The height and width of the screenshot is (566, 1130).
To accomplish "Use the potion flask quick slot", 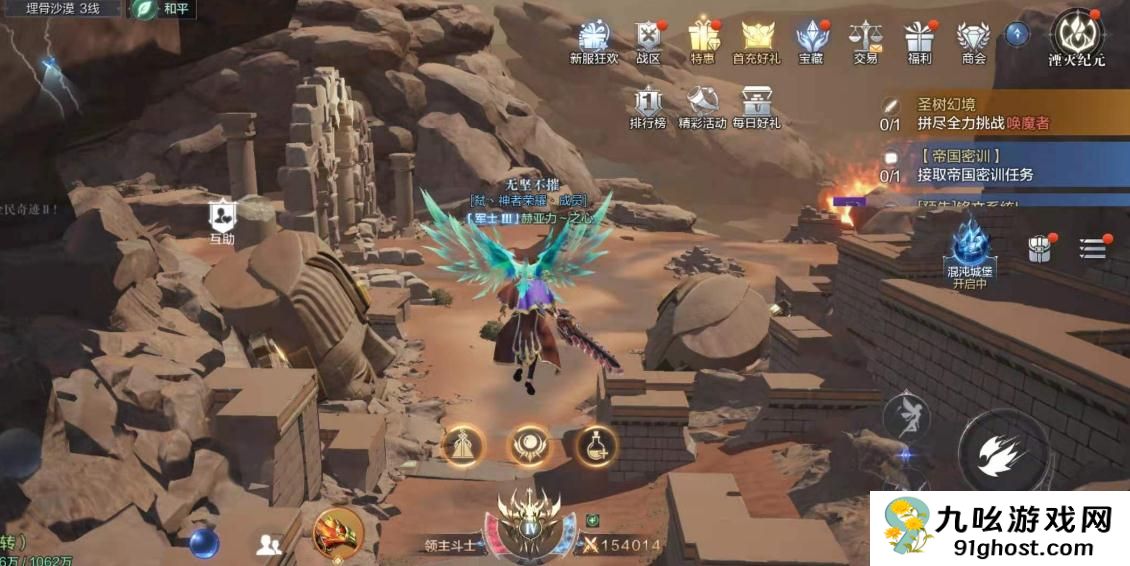I will click(x=596, y=445).
